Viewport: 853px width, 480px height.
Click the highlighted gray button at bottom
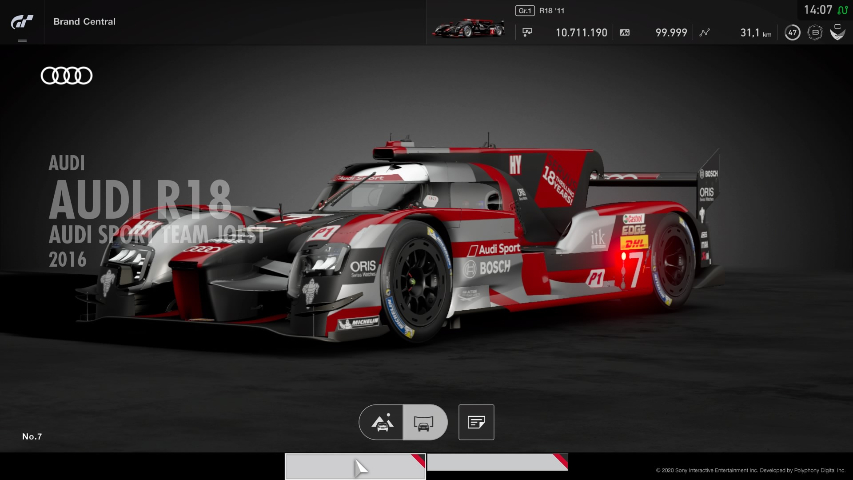[x=355, y=466]
